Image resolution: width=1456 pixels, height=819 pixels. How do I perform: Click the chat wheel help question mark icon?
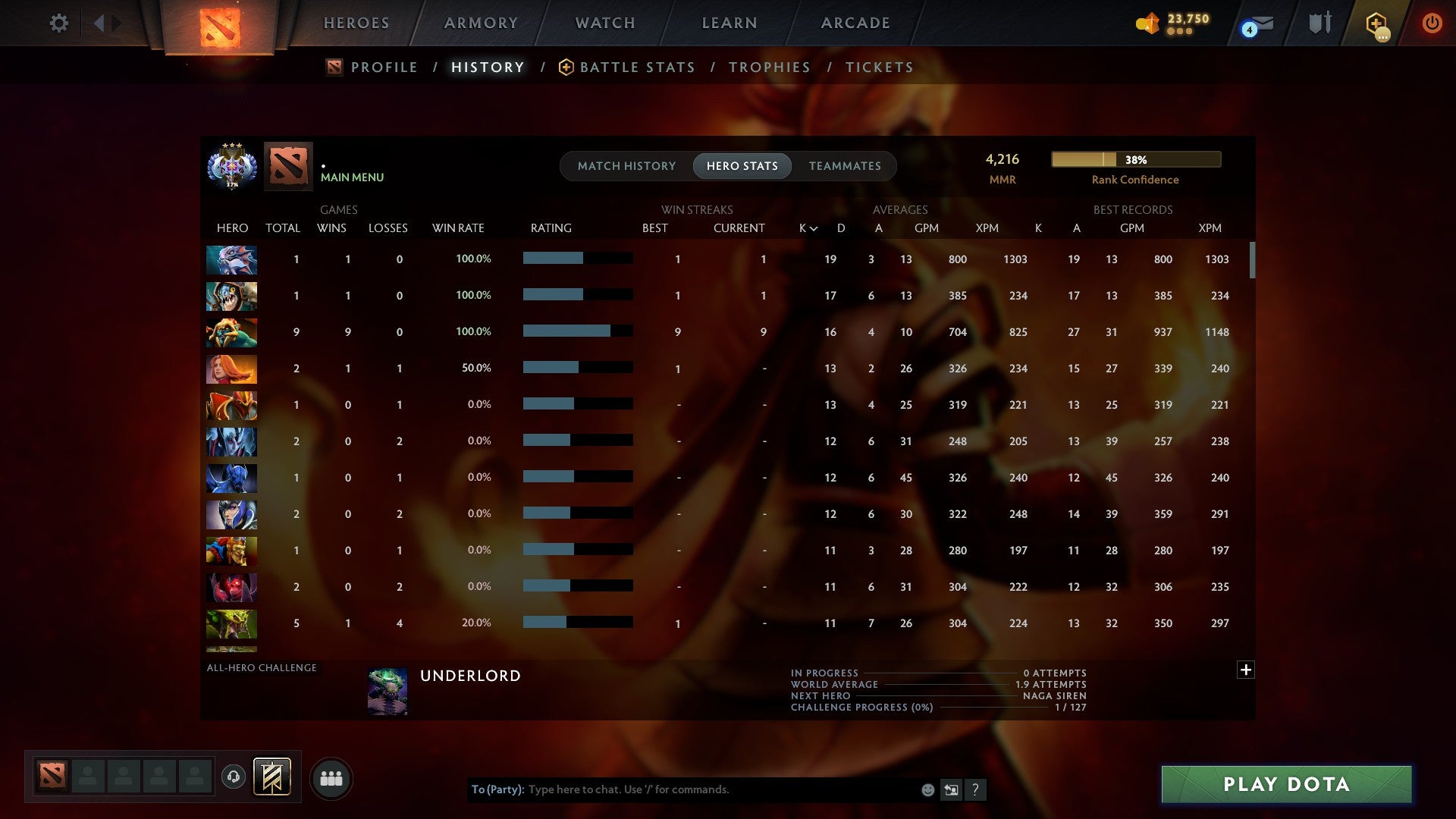[x=975, y=789]
